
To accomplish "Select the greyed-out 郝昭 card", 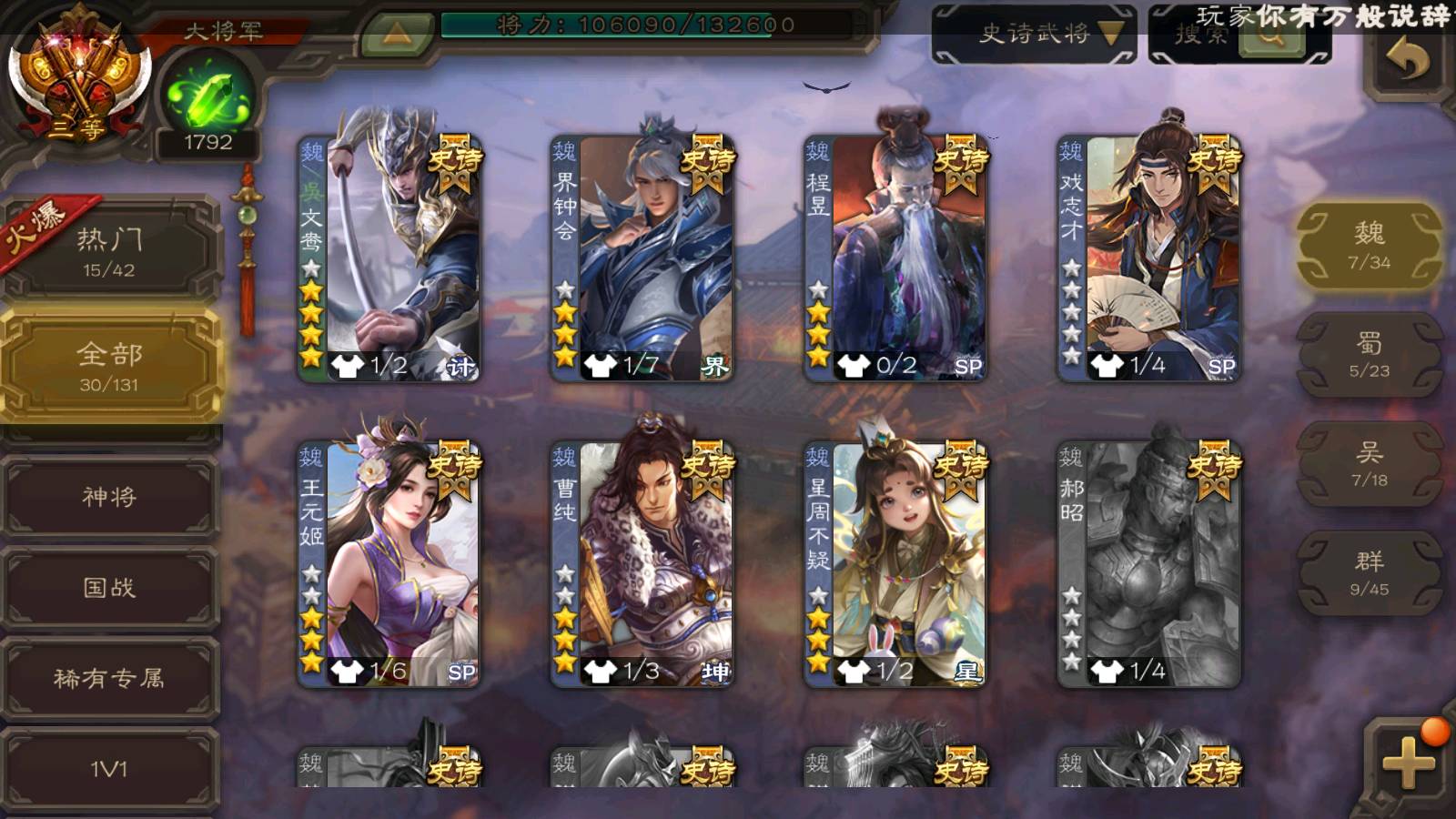I will click(1148, 562).
